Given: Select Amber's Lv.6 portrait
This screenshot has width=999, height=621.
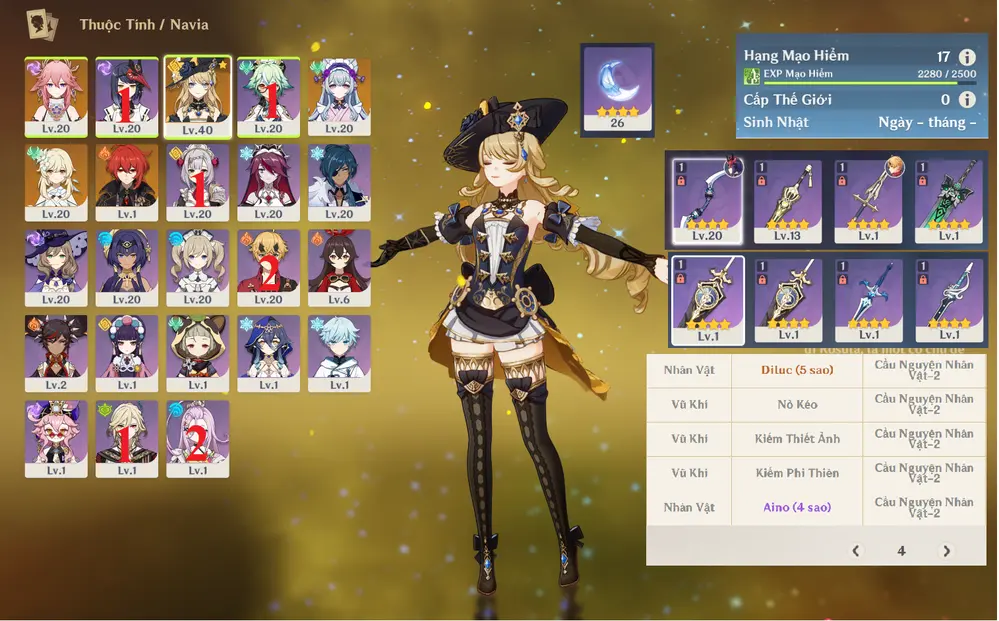Looking at the screenshot, I should (340, 267).
